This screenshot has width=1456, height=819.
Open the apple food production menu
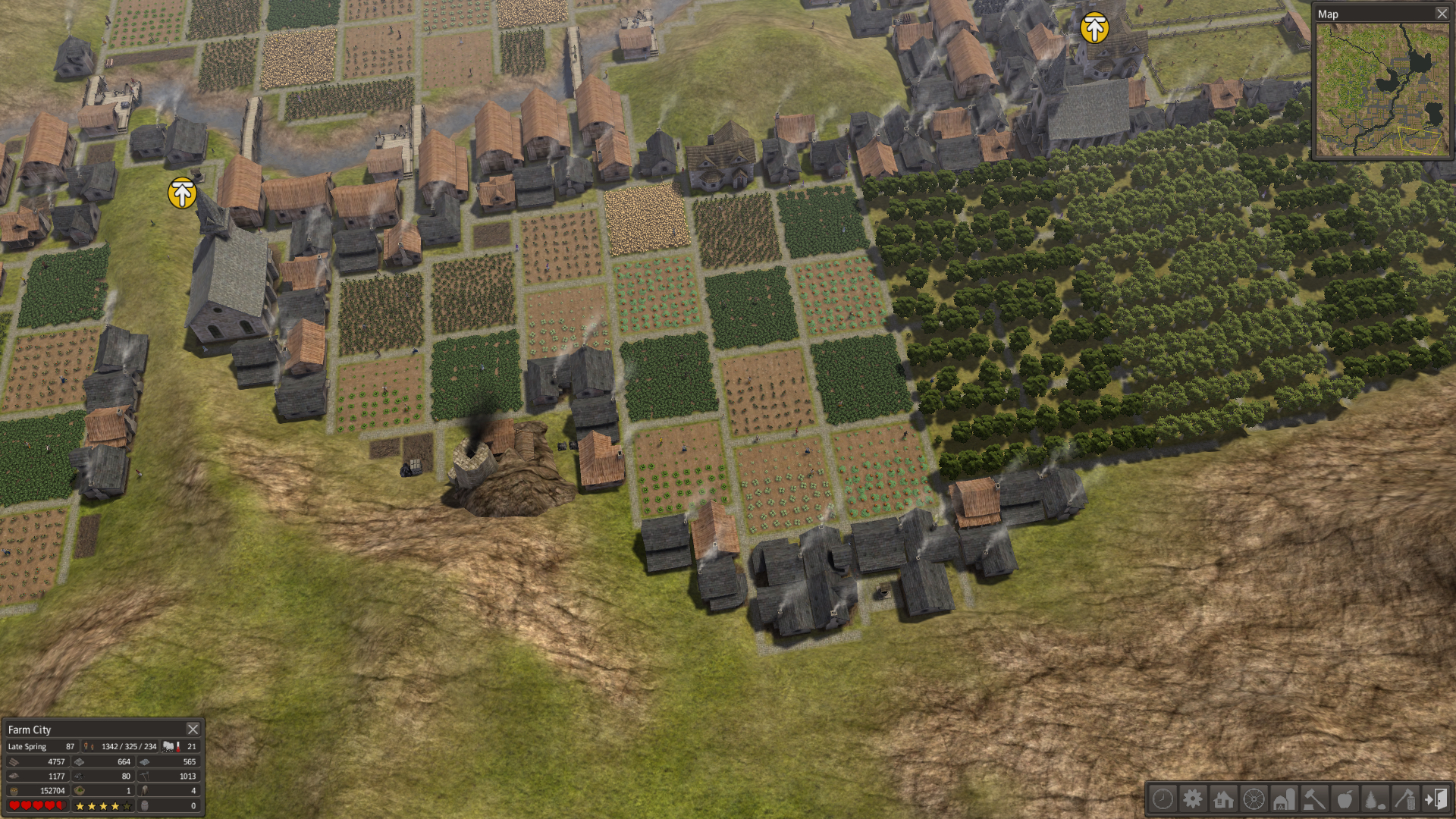pos(1345,799)
